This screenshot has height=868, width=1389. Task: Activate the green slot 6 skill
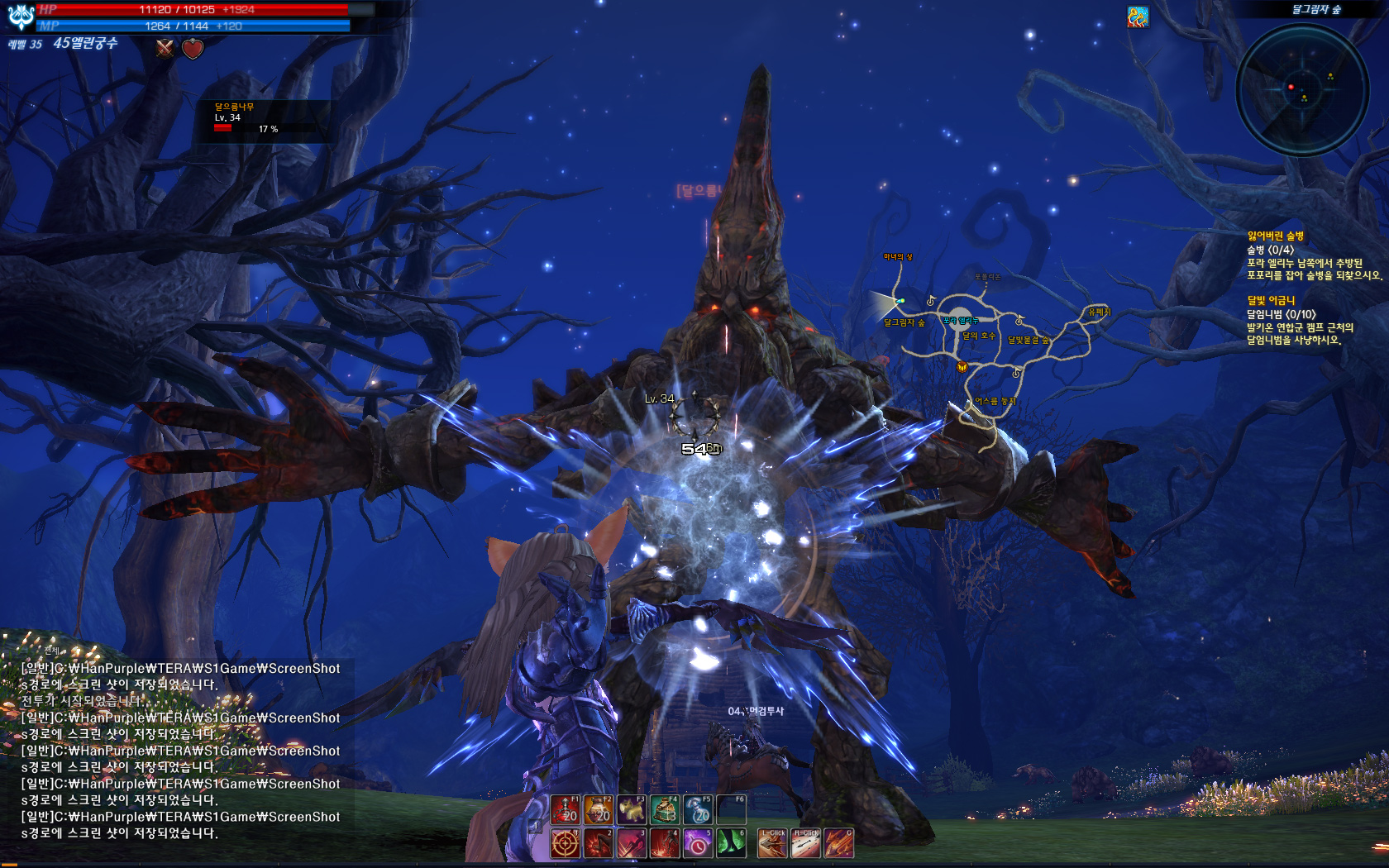coord(731,844)
